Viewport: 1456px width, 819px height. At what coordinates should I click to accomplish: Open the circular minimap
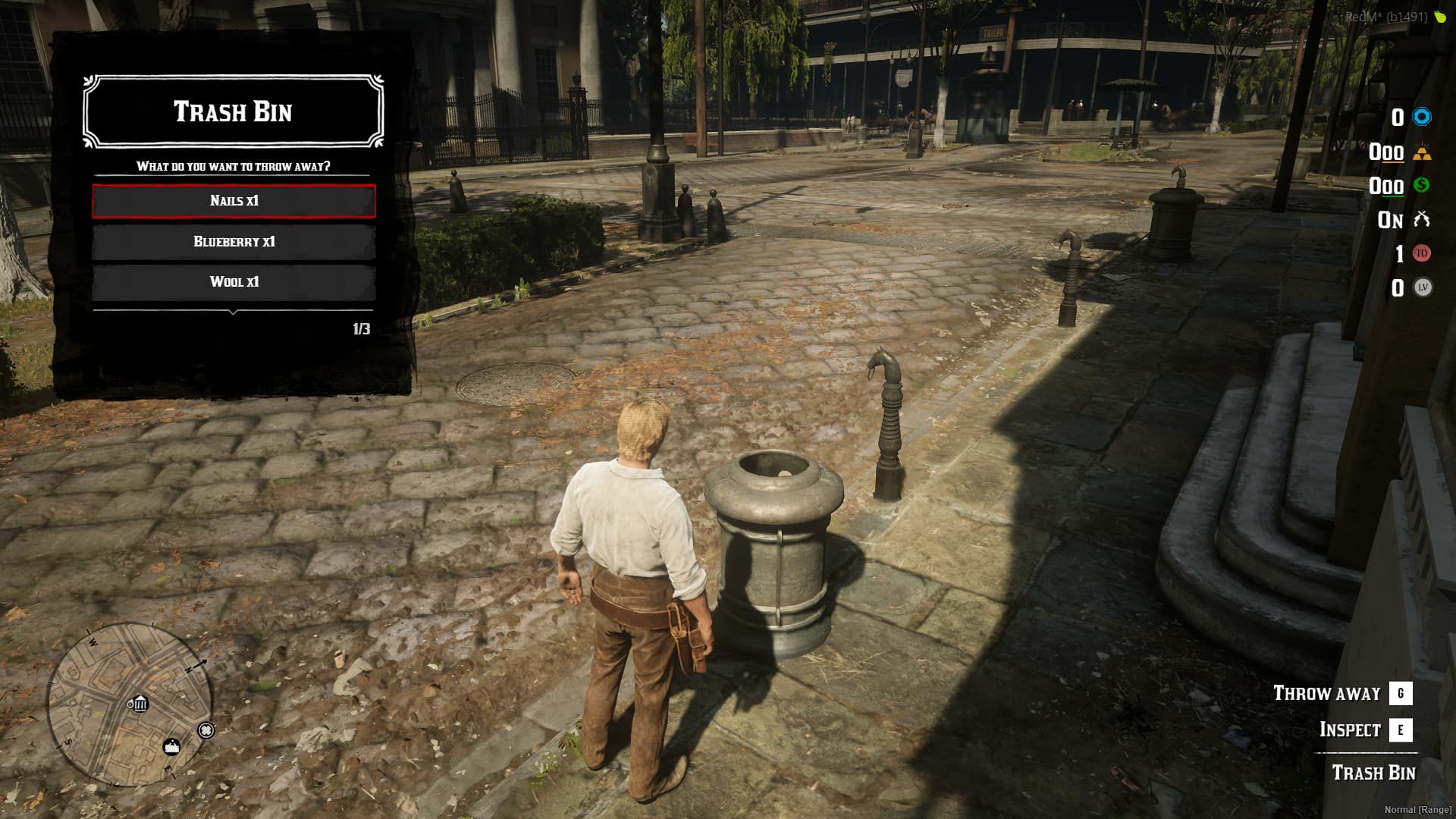tap(129, 705)
